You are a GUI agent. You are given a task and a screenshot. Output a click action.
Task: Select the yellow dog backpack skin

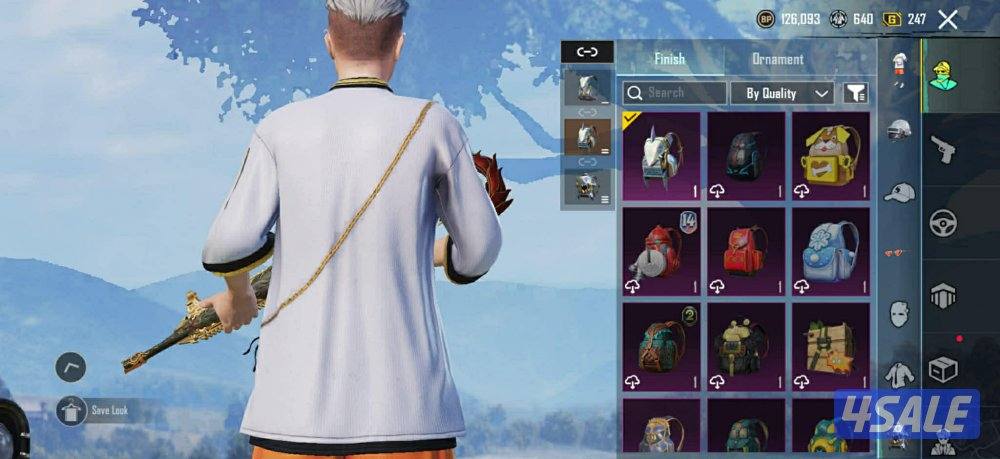(831, 156)
